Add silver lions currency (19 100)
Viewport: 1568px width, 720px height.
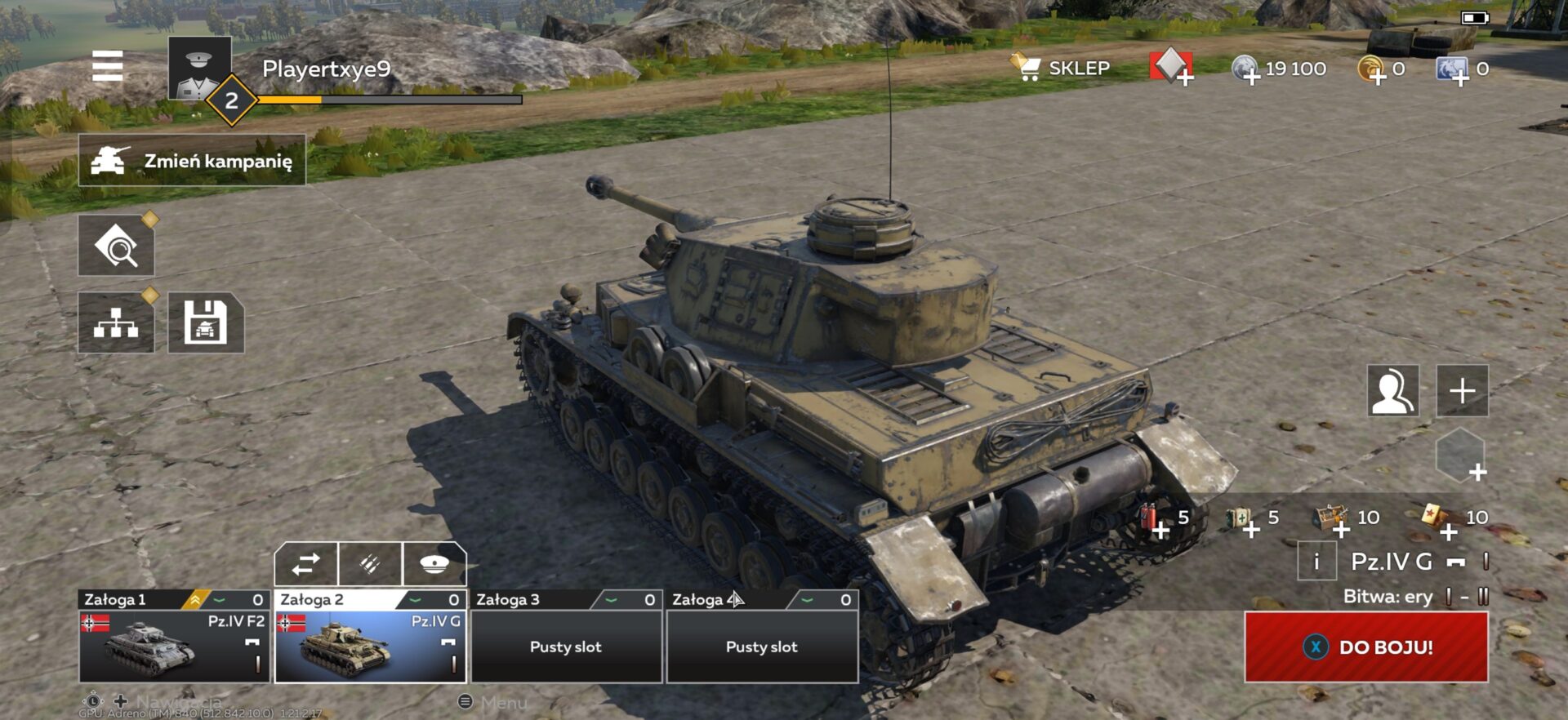click(1247, 70)
